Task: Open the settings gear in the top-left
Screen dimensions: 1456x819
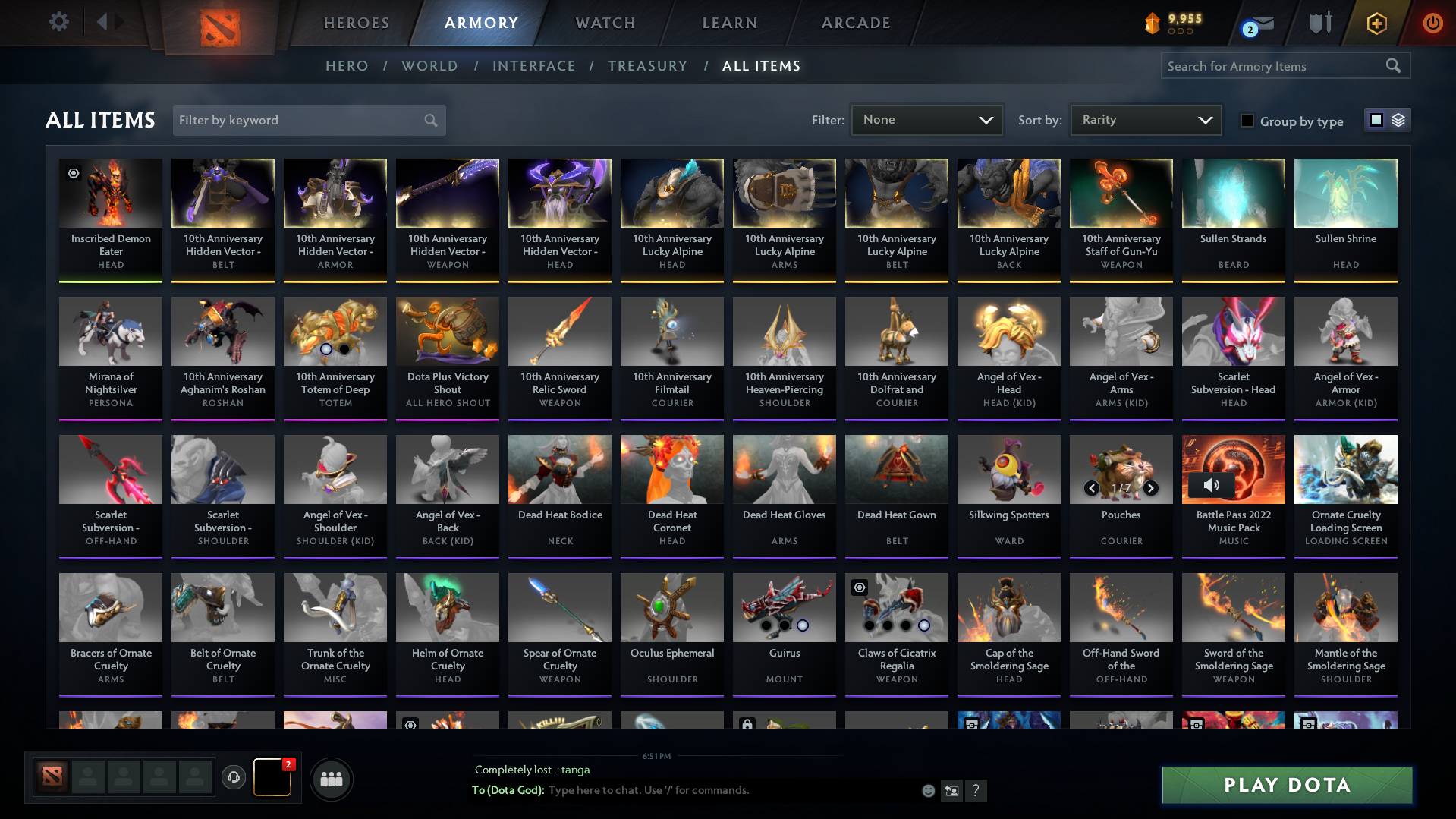Action: [x=59, y=22]
